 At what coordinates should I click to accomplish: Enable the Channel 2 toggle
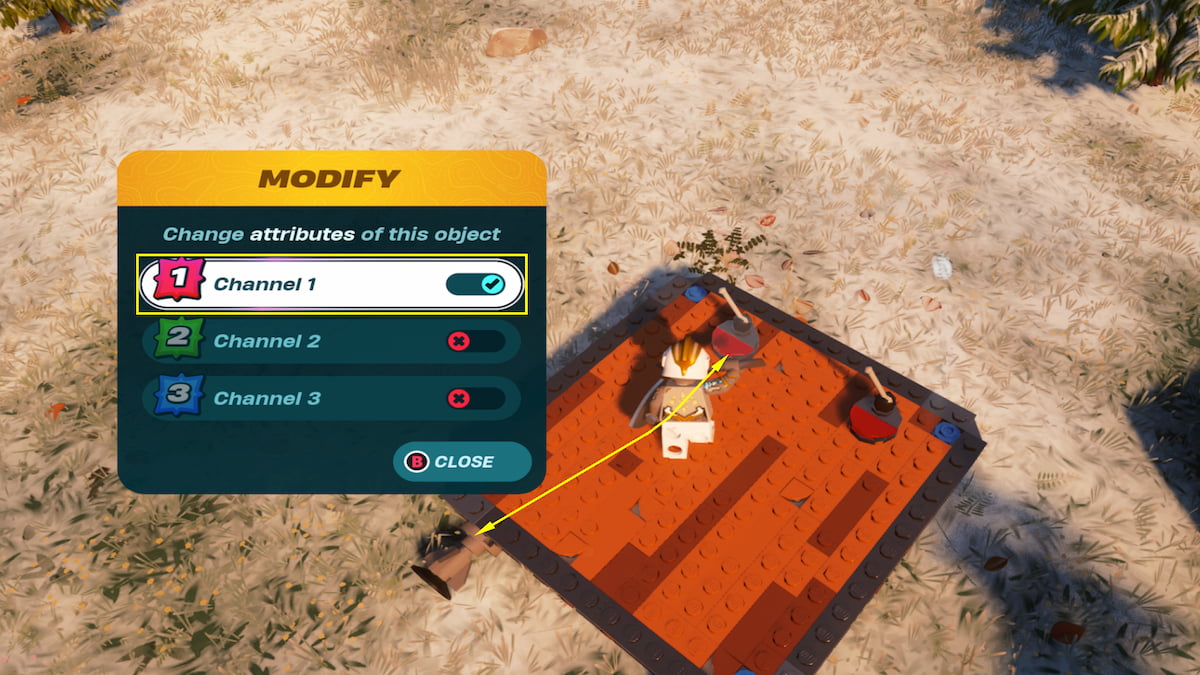point(475,342)
